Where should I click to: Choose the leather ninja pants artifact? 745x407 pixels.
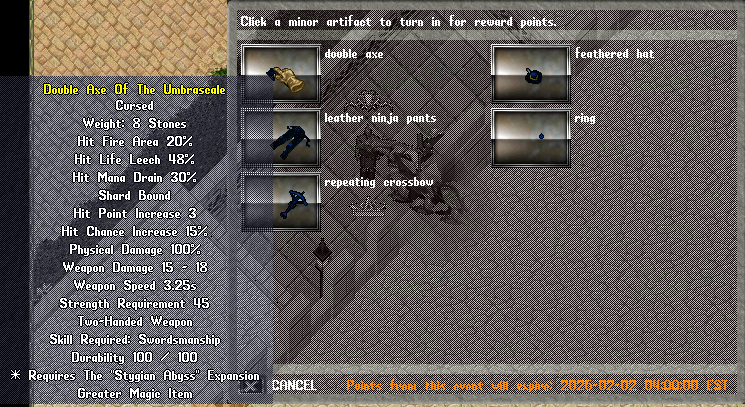[281, 138]
